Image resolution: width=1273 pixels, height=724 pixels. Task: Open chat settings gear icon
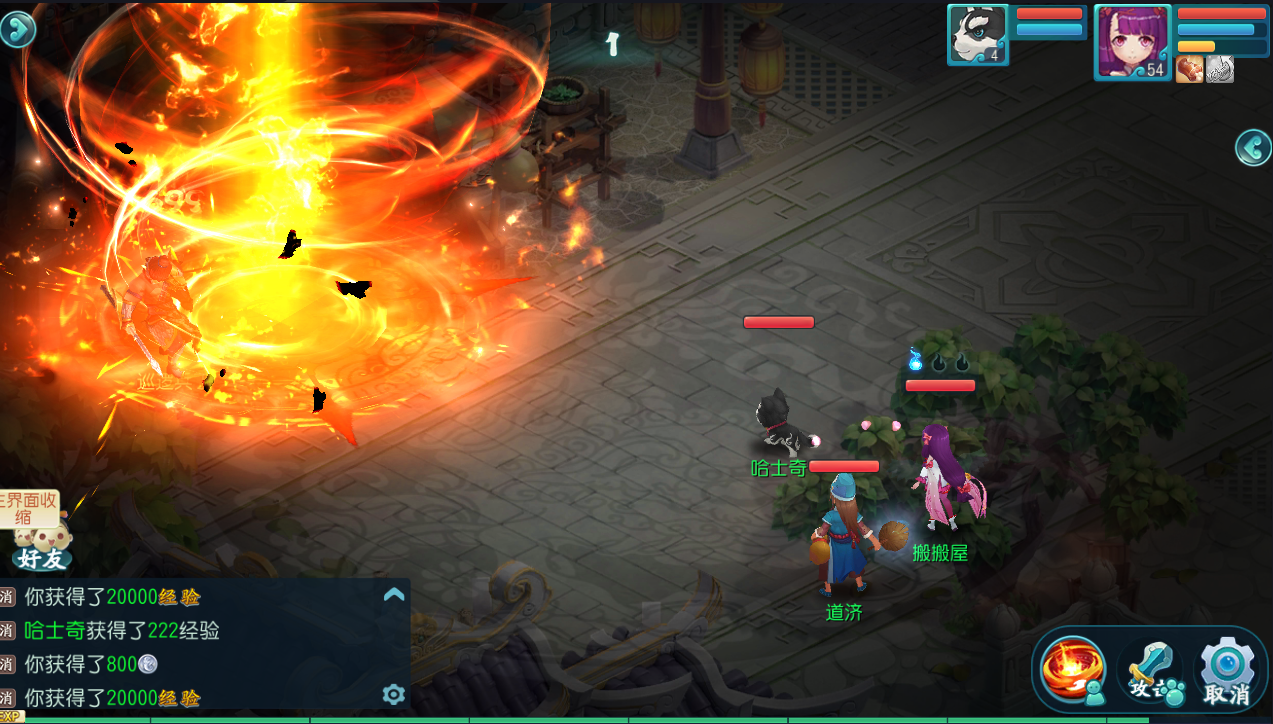tap(394, 694)
